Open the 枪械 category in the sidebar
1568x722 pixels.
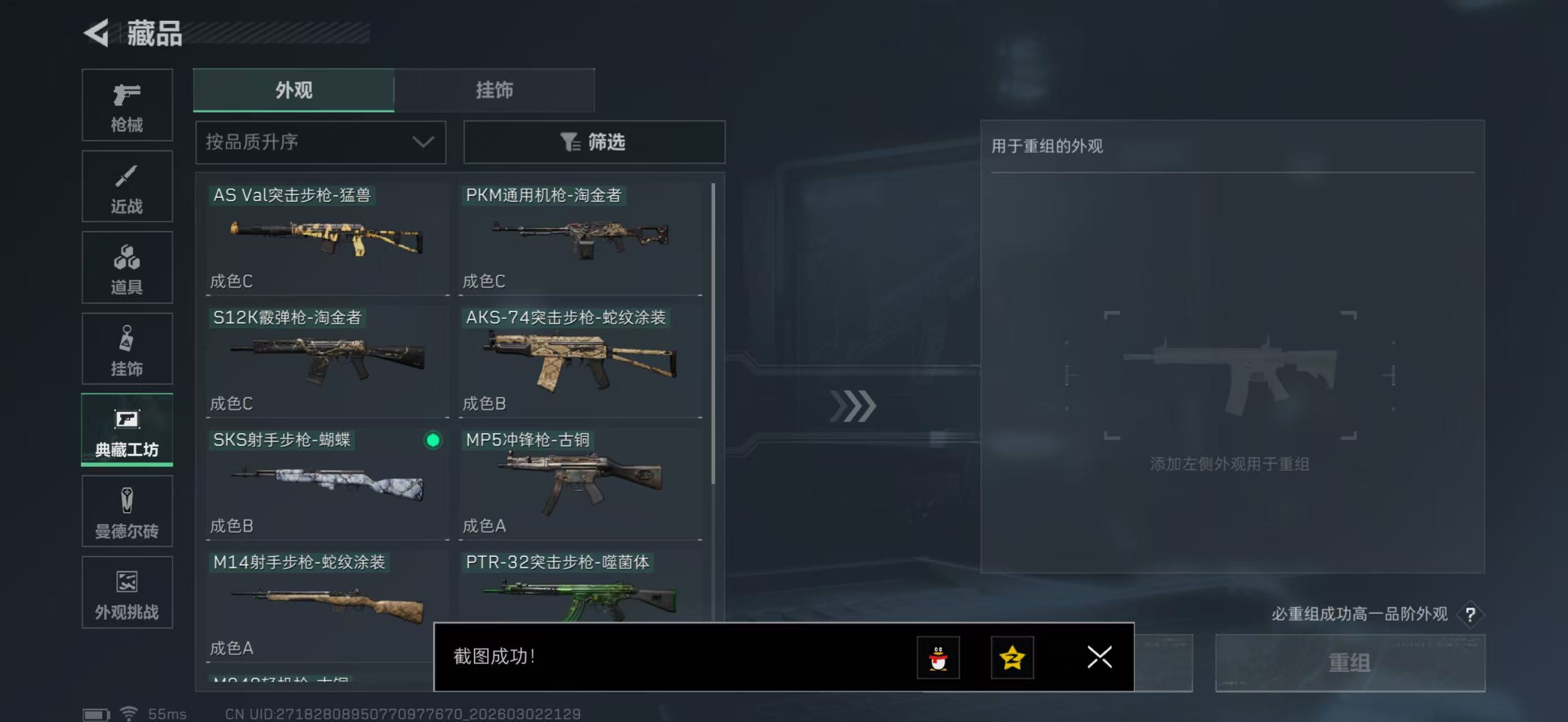127,105
